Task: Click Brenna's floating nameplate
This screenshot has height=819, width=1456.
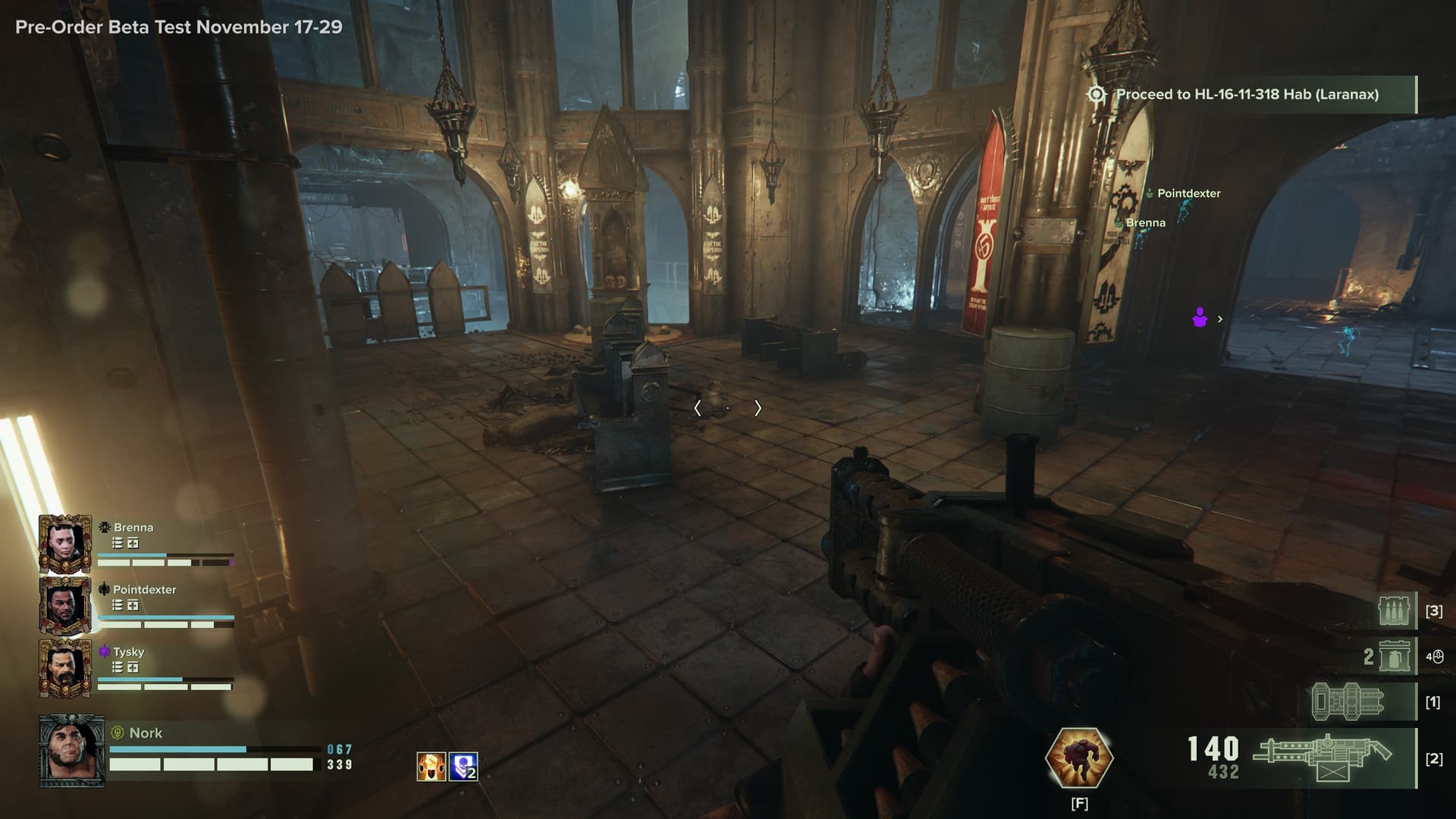Action: click(1145, 223)
